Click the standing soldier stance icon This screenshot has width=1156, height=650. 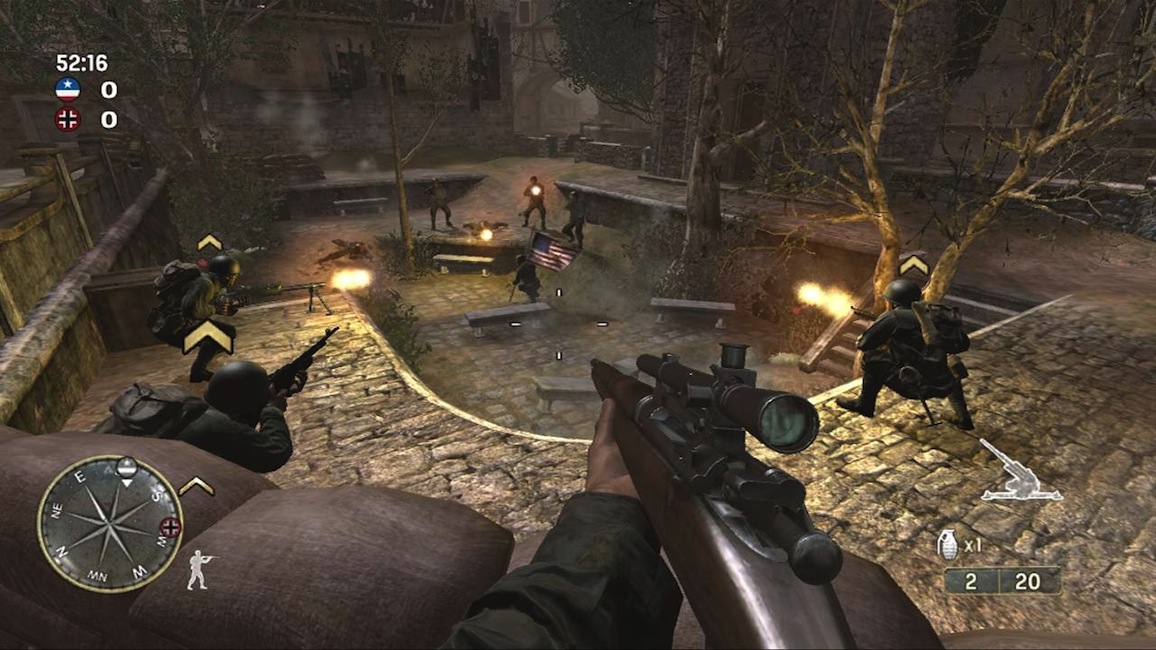[200, 569]
